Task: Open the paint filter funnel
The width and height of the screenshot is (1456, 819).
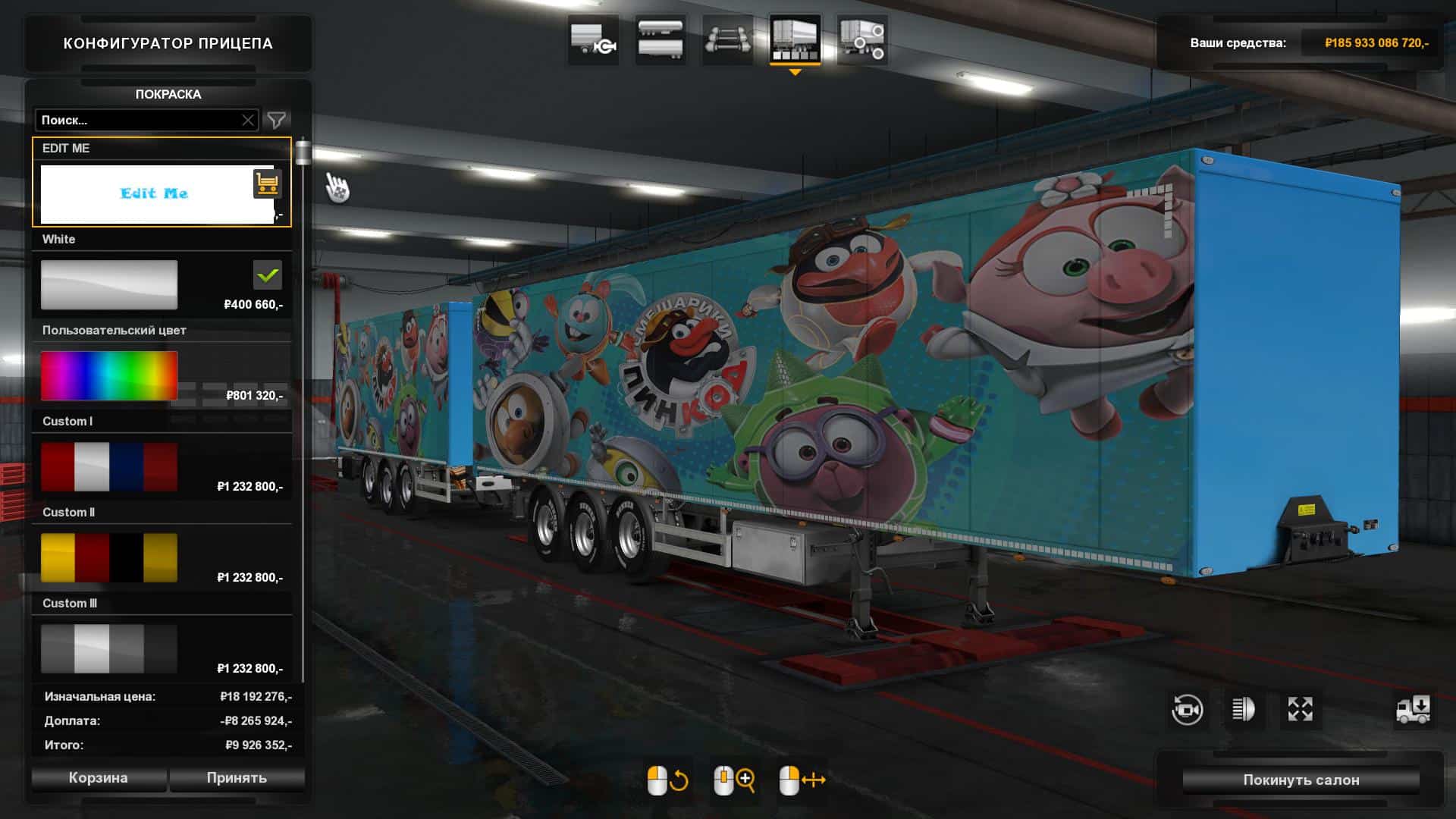Action: coord(277,120)
